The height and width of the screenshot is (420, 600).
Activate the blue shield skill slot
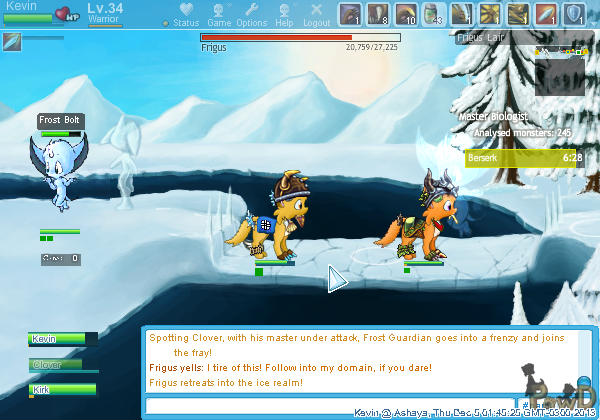(x=574, y=14)
